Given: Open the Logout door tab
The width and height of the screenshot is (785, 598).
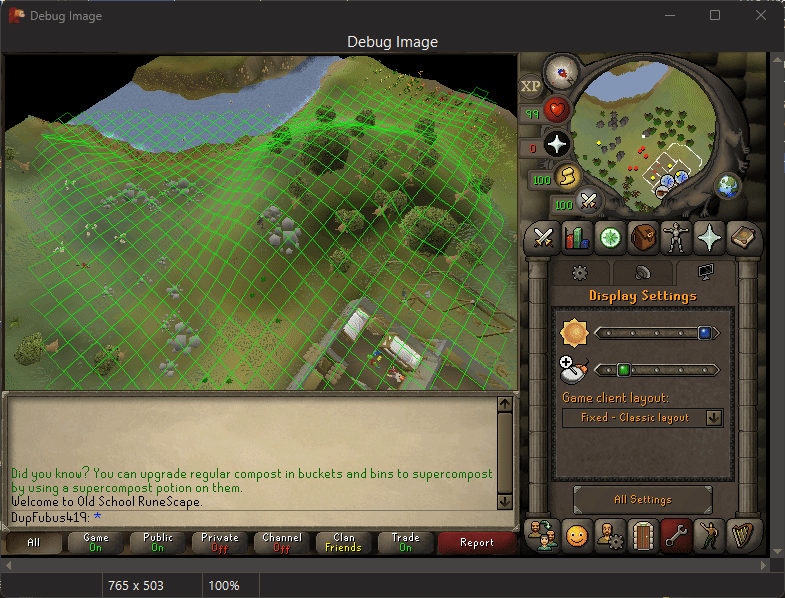Looking at the screenshot, I should [643, 534].
